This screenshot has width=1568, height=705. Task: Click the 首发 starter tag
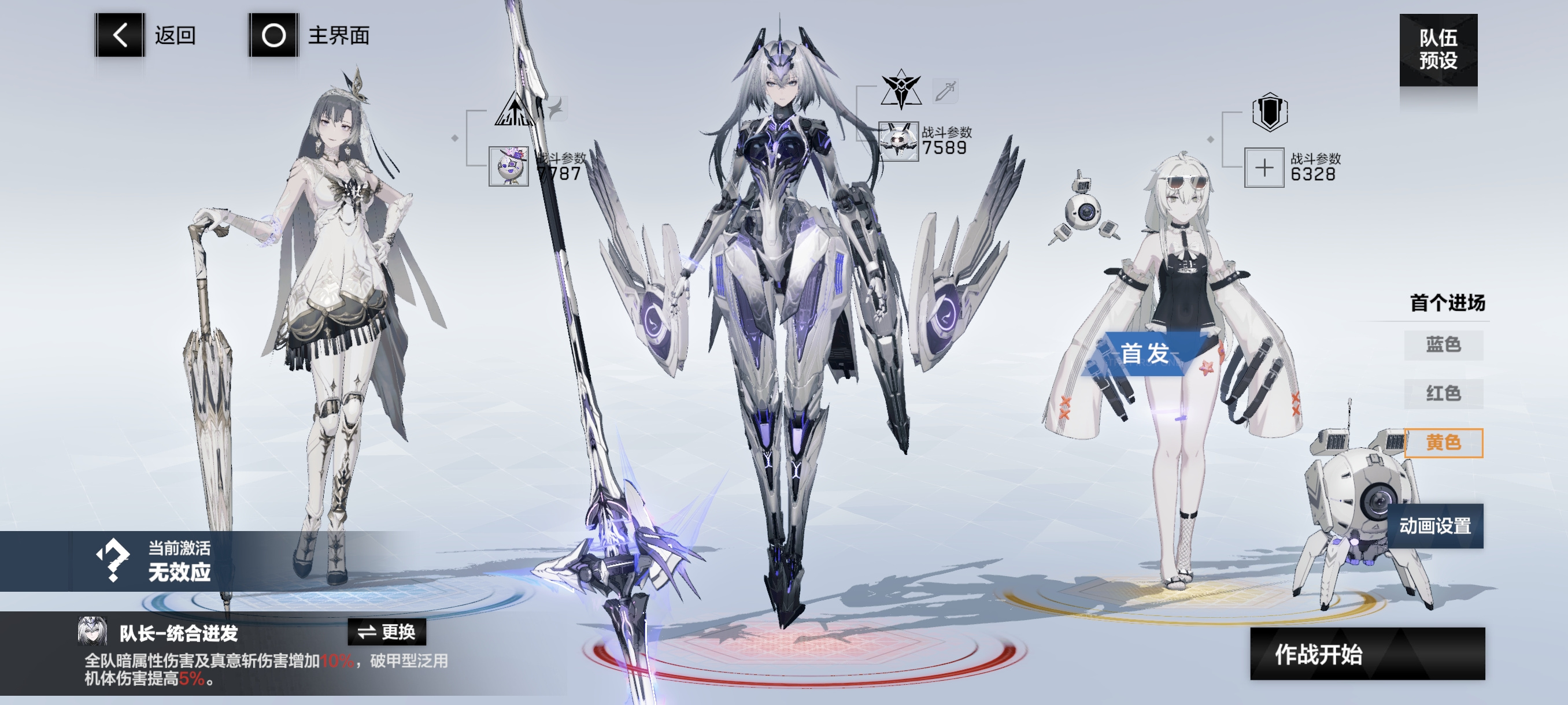tap(1144, 354)
